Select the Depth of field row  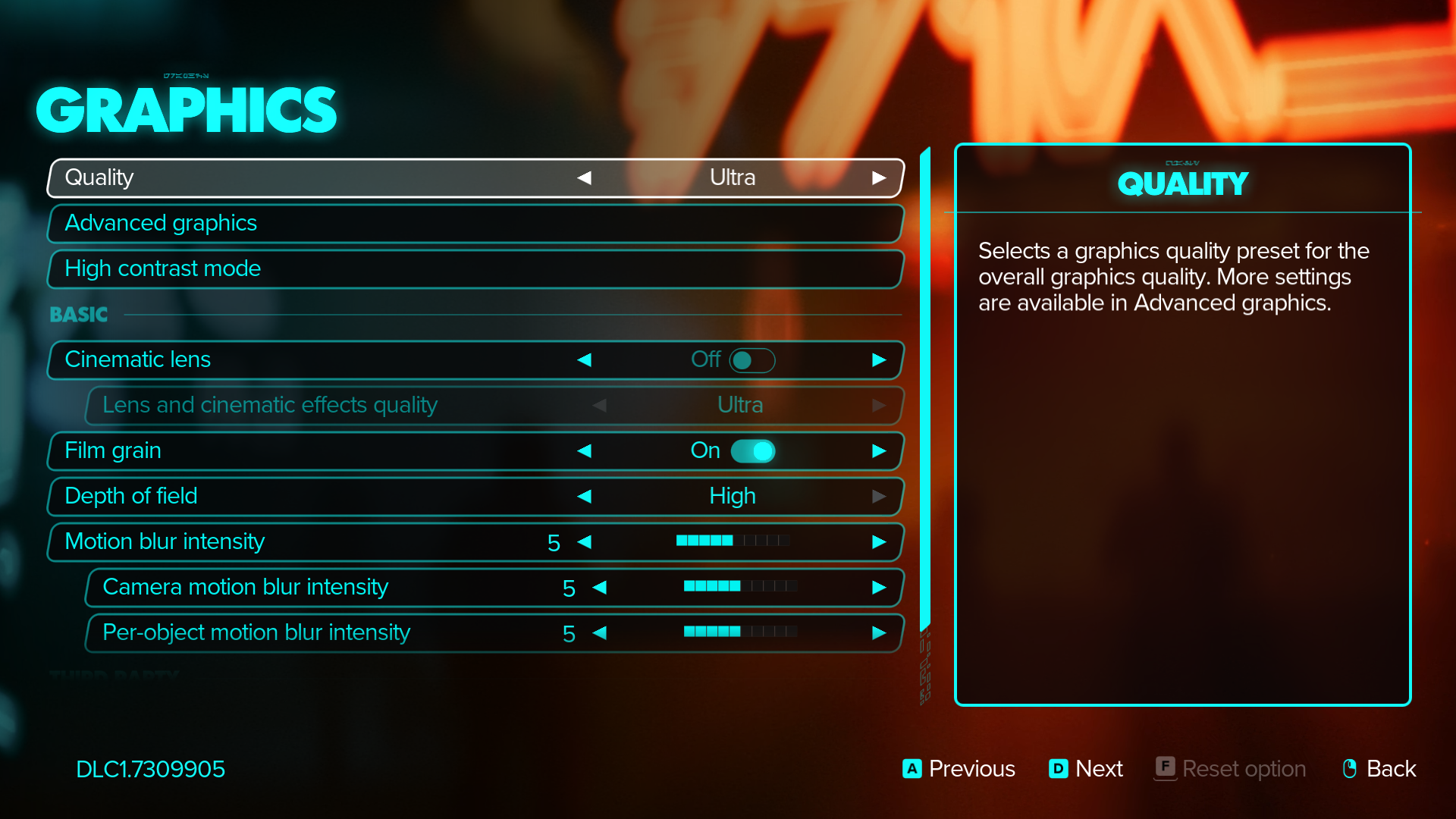pos(303,496)
